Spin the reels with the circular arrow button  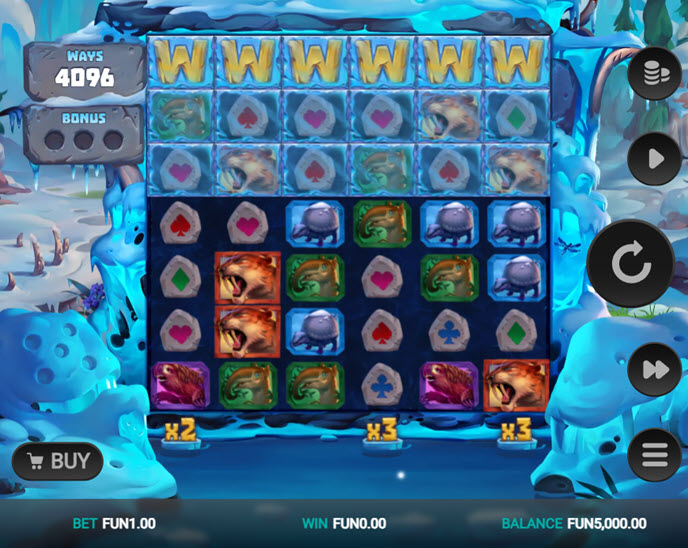(x=630, y=264)
